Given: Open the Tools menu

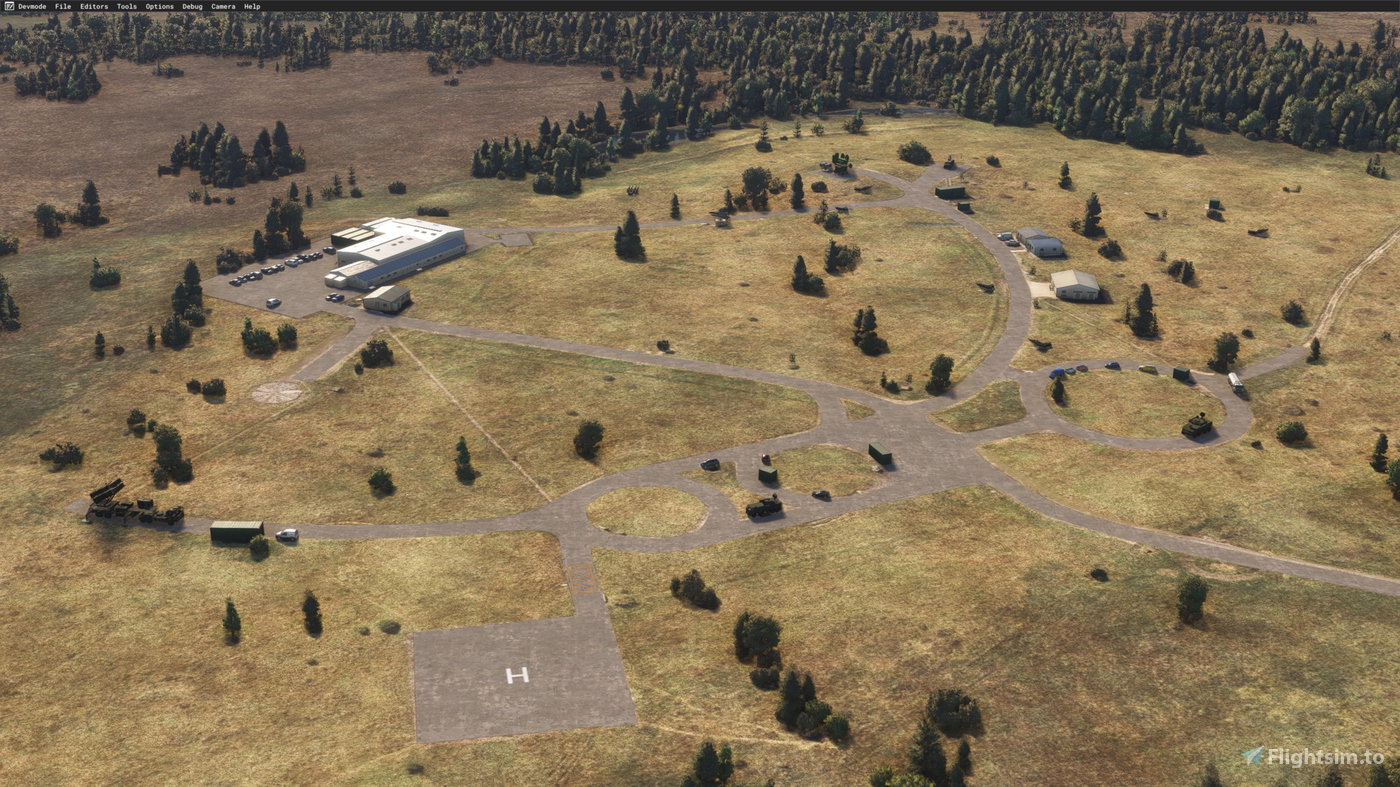Looking at the screenshot, I should click(125, 6).
